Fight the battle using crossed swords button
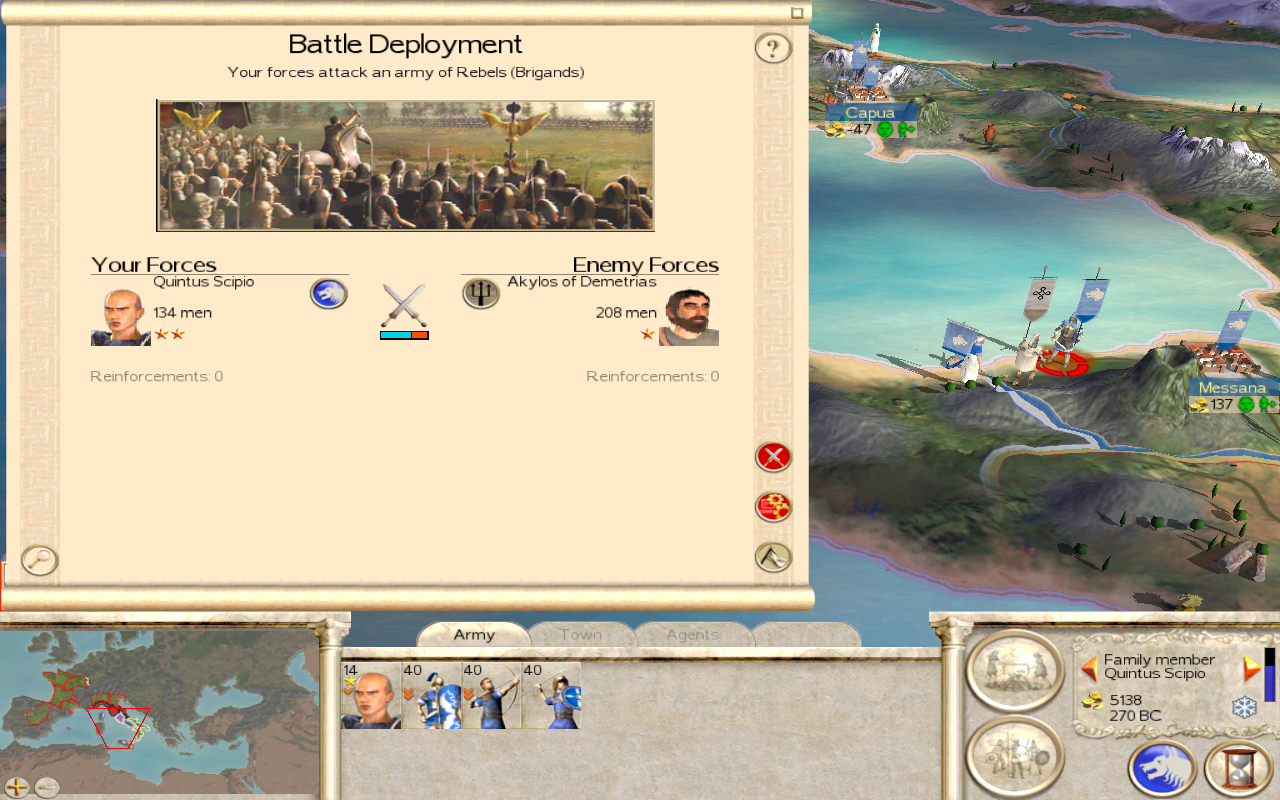Image resolution: width=1280 pixels, height=800 pixels. pyautogui.click(x=404, y=306)
